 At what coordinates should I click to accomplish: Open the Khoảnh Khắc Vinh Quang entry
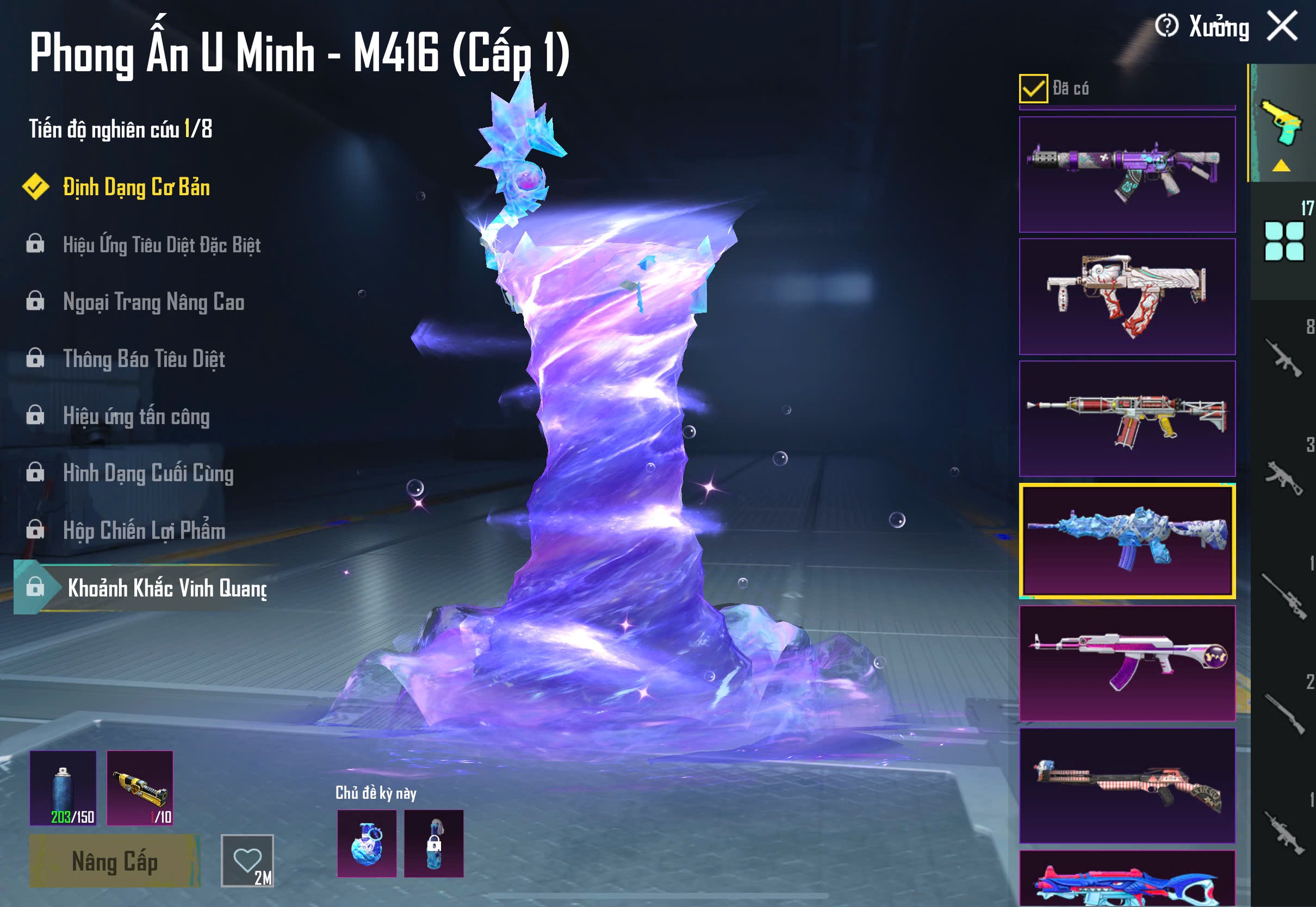pos(166,588)
